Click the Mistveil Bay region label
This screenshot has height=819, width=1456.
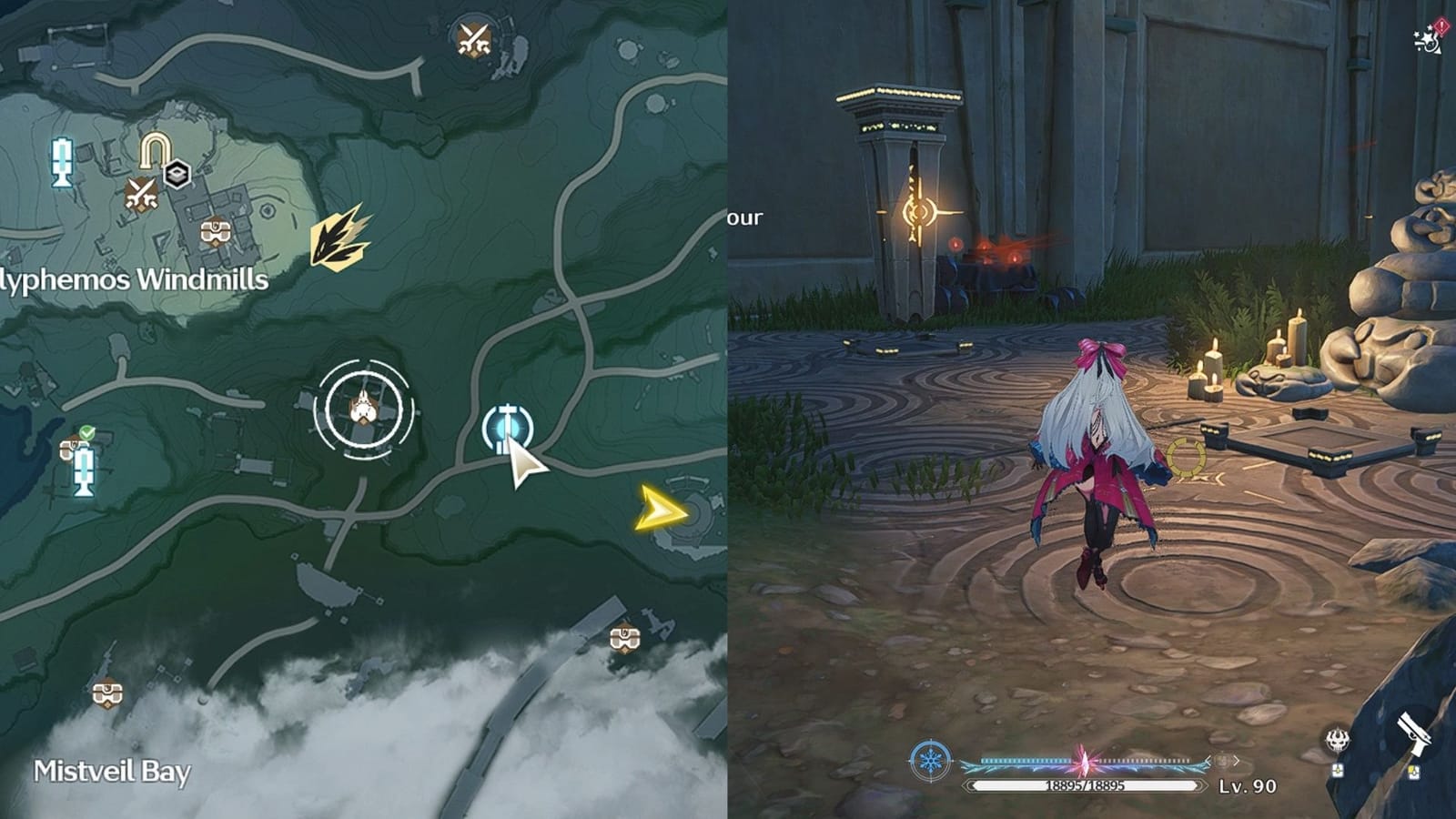(111, 773)
